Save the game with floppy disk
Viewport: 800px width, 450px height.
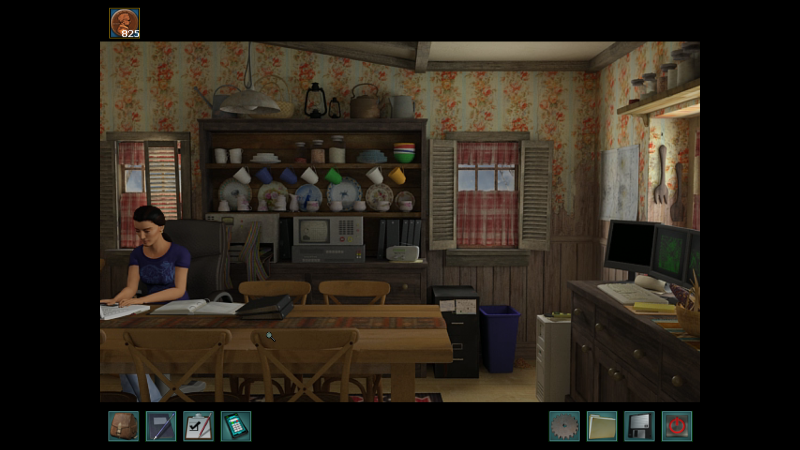click(x=639, y=426)
